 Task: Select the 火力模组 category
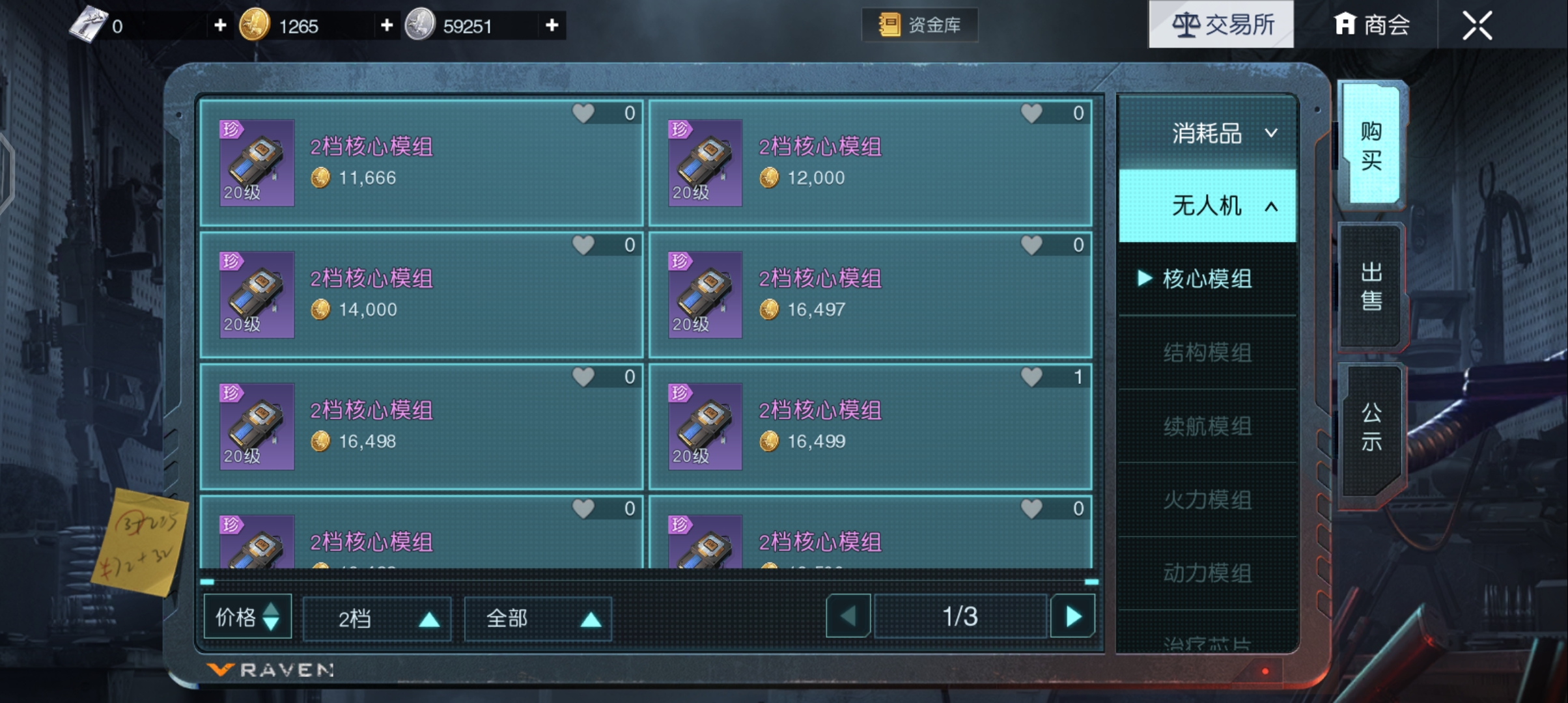click(1207, 500)
